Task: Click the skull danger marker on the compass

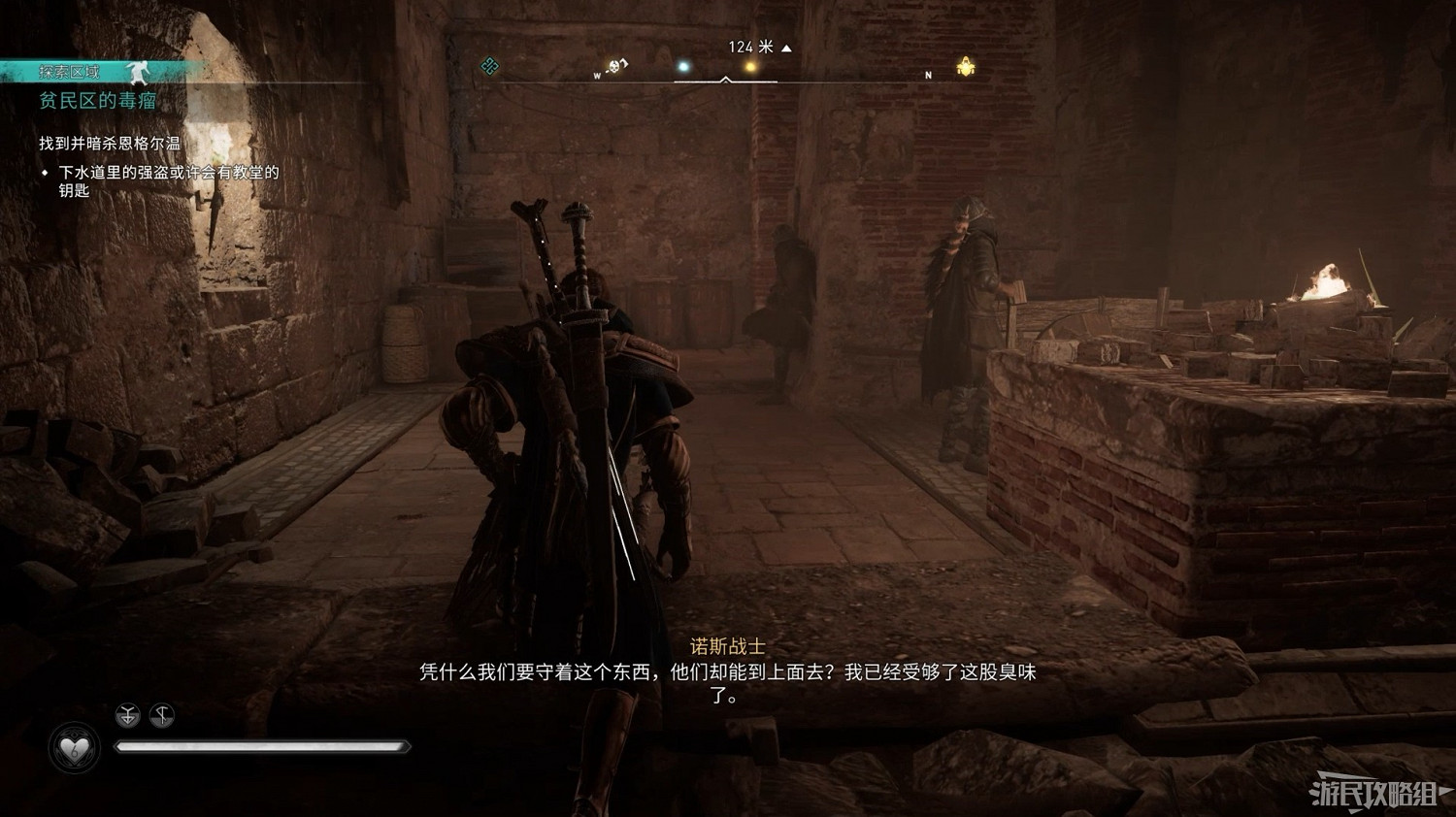Action: 613,66
